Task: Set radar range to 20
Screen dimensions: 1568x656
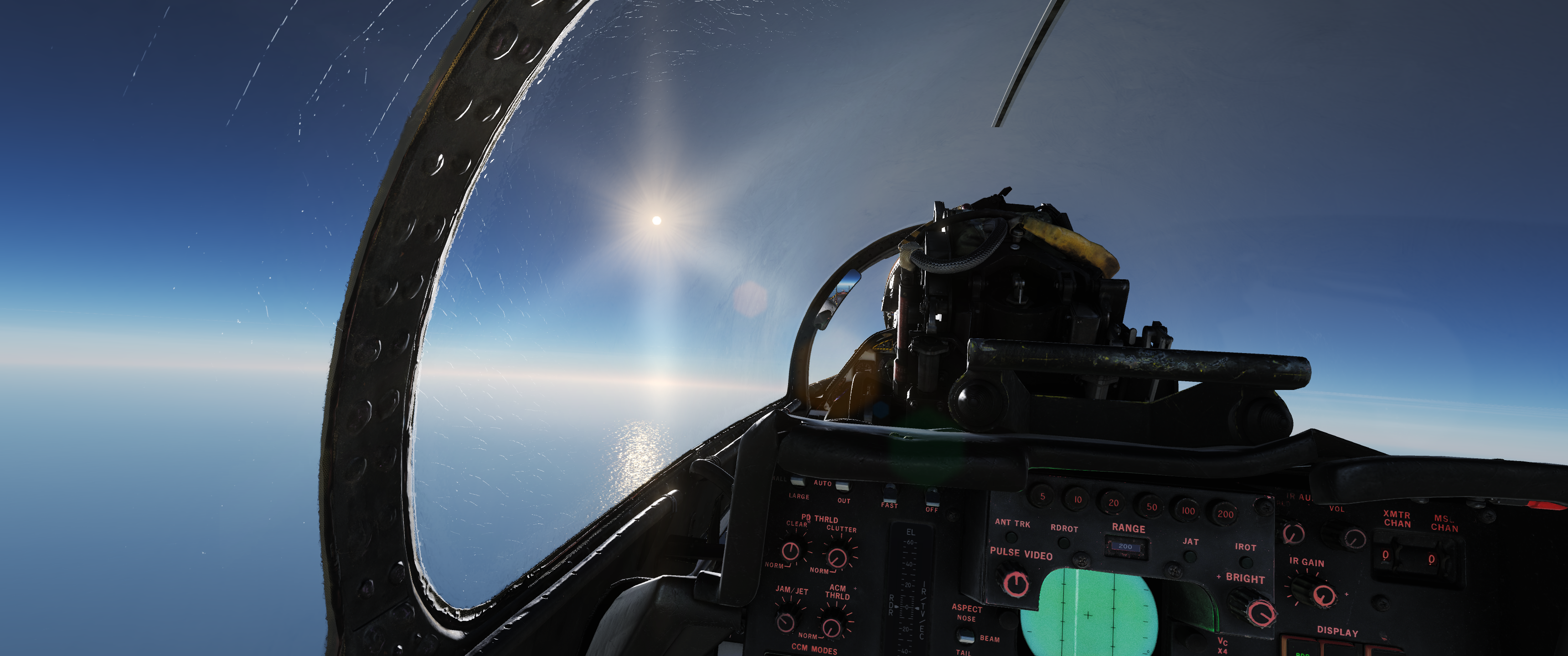Action: (x=1113, y=502)
